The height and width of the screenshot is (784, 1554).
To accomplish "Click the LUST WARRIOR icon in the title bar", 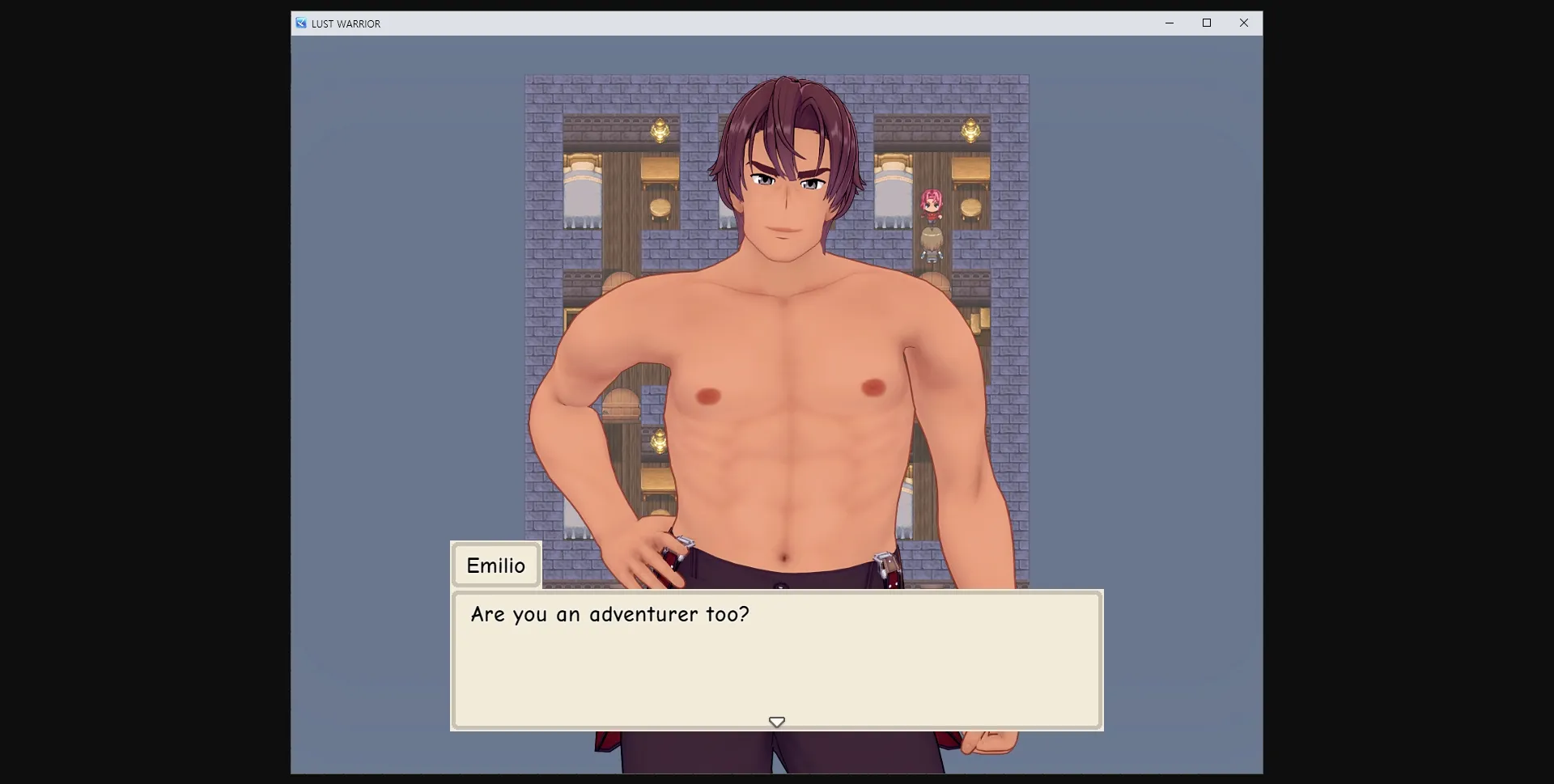I will [301, 23].
